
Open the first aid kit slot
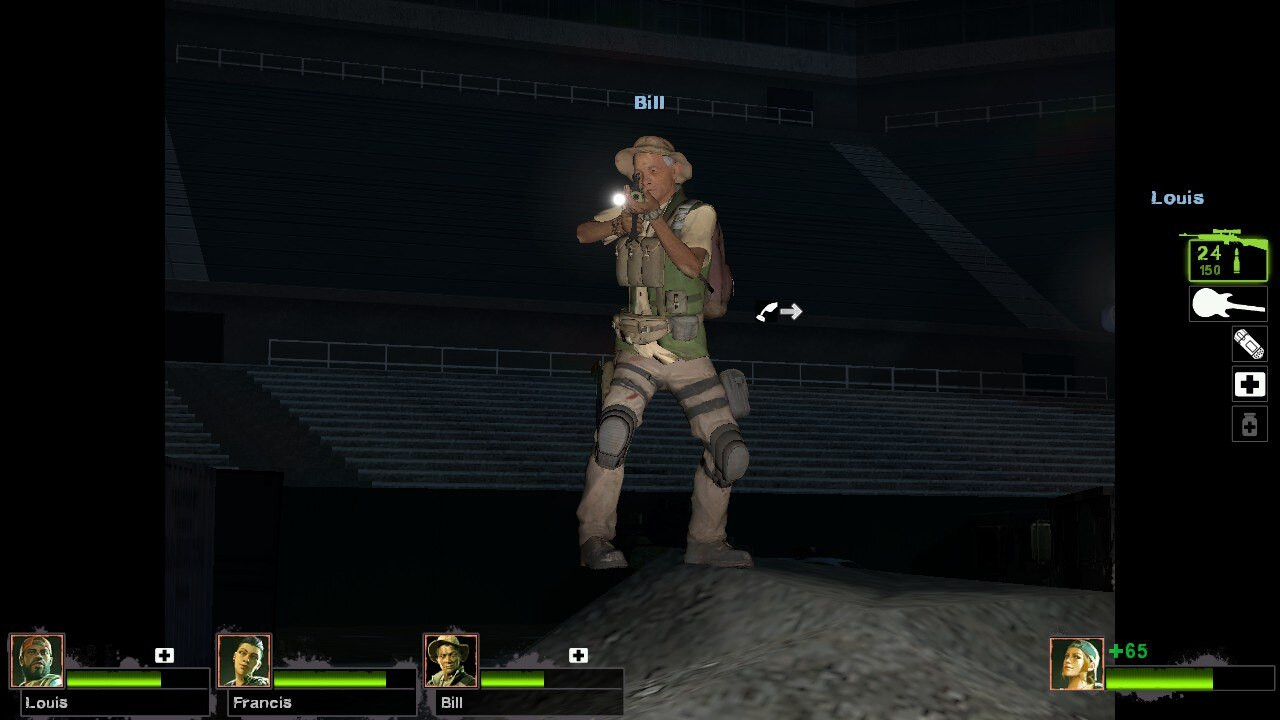point(1249,384)
